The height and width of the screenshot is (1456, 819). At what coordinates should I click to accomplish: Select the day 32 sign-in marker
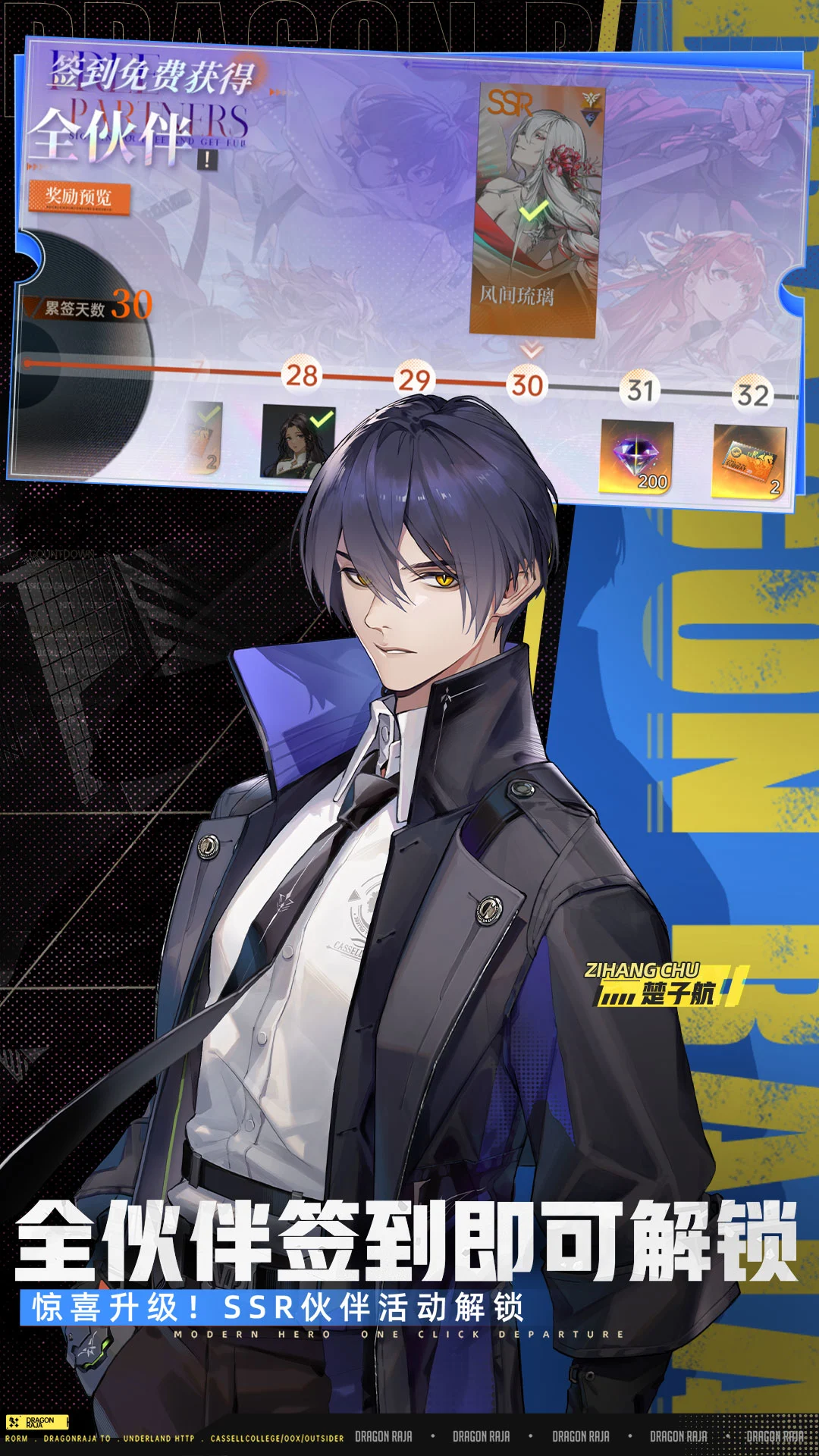click(752, 395)
